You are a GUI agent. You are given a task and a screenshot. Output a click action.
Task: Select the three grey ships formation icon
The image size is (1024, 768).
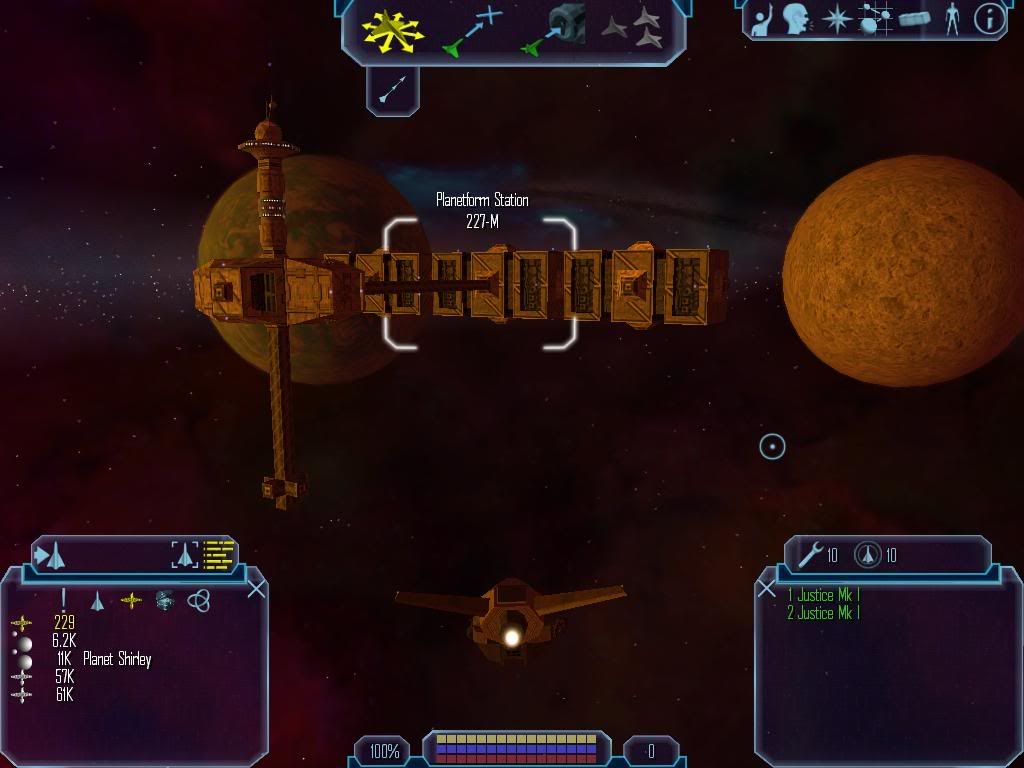pyautogui.click(x=633, y=28)
